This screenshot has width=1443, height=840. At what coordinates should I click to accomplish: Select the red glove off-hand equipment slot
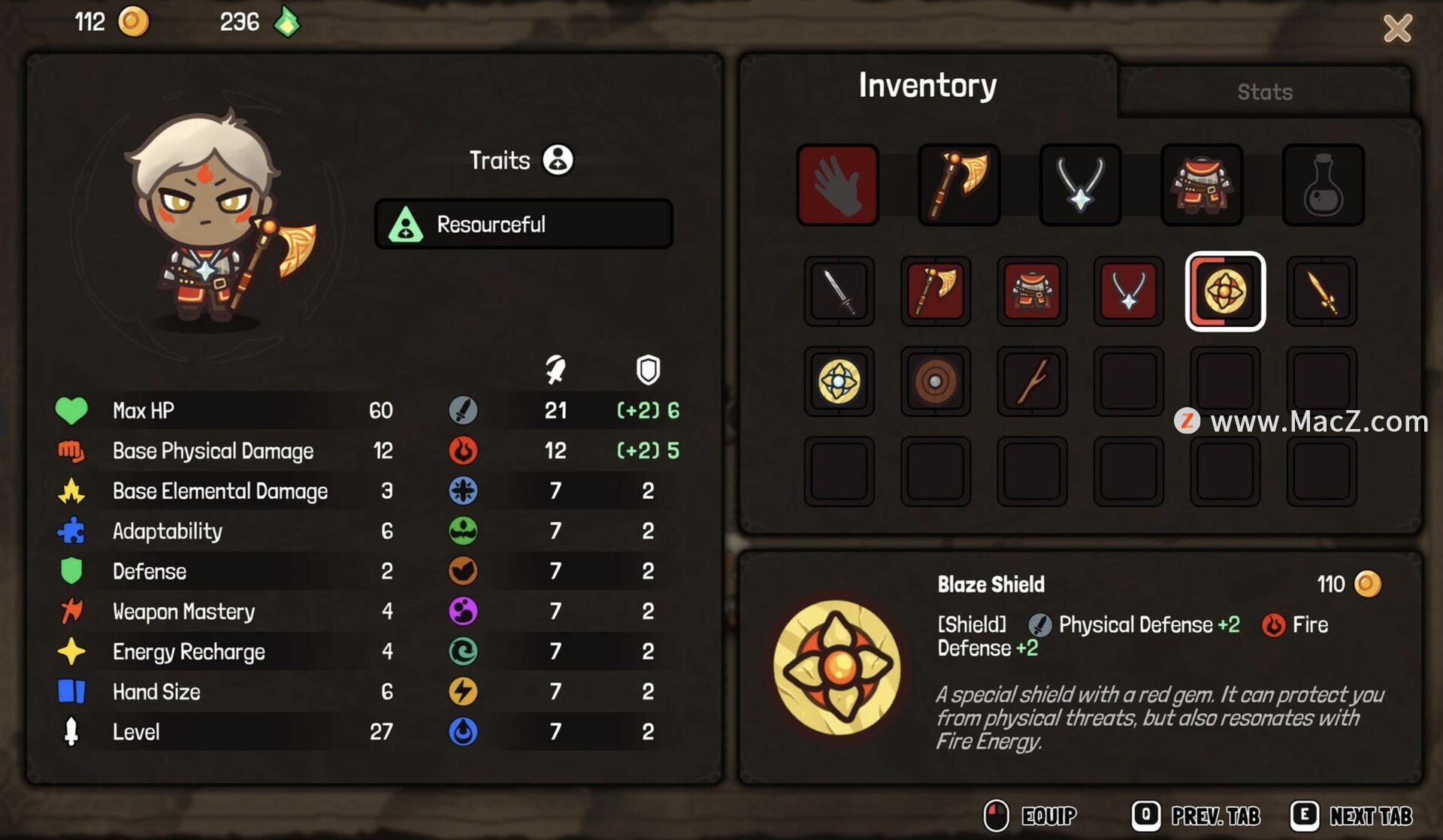(x=837, y=185)
